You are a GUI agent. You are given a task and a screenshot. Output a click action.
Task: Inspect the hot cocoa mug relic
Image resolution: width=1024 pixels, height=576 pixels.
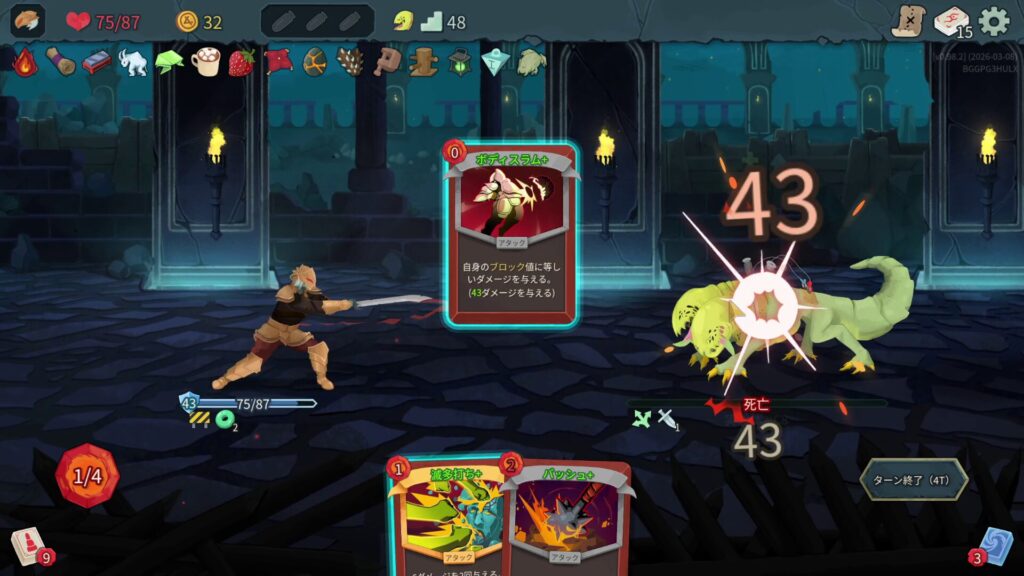[x=205, y=62]
